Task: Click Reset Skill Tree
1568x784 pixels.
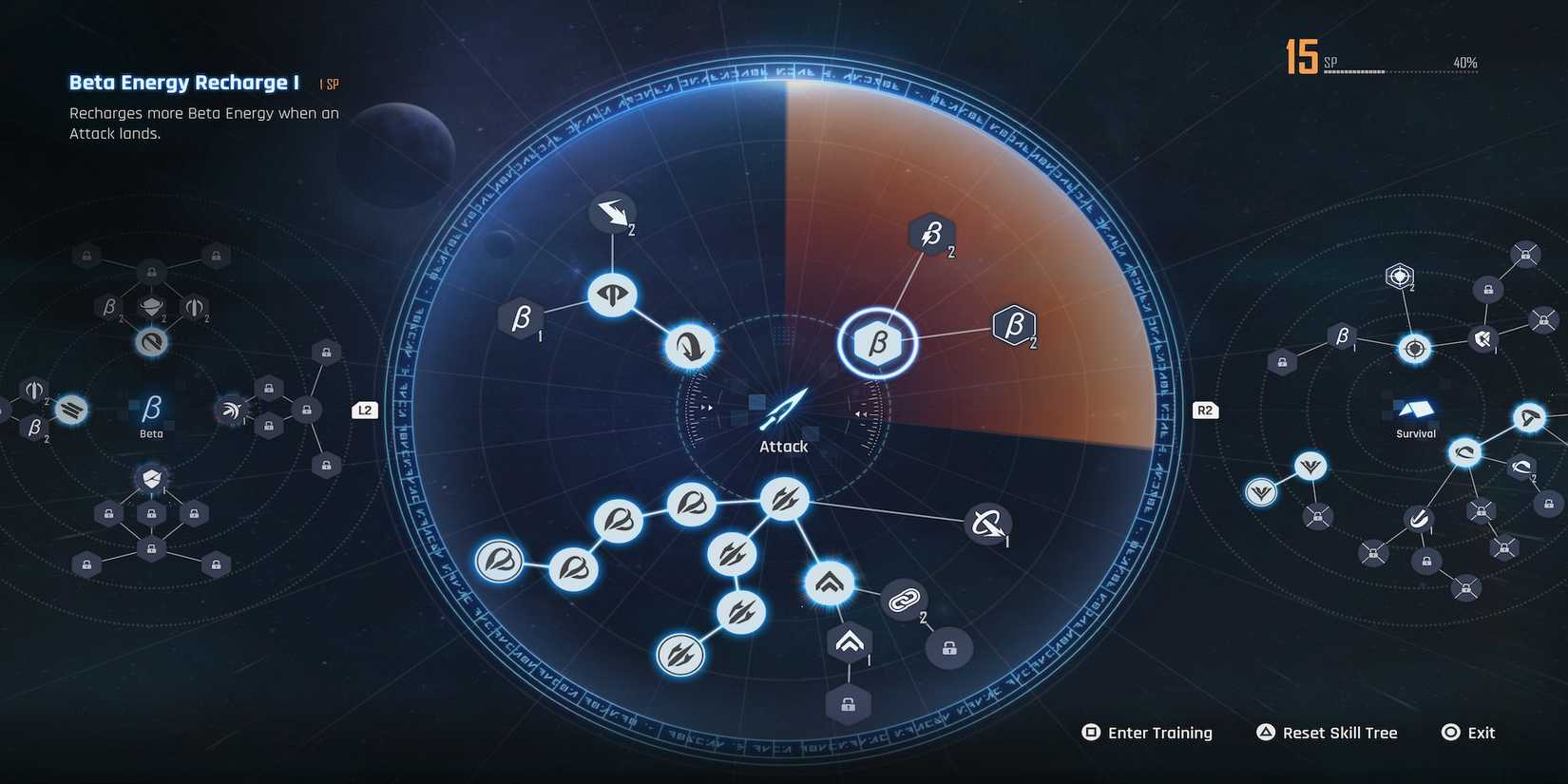Action: point(1327,732)
